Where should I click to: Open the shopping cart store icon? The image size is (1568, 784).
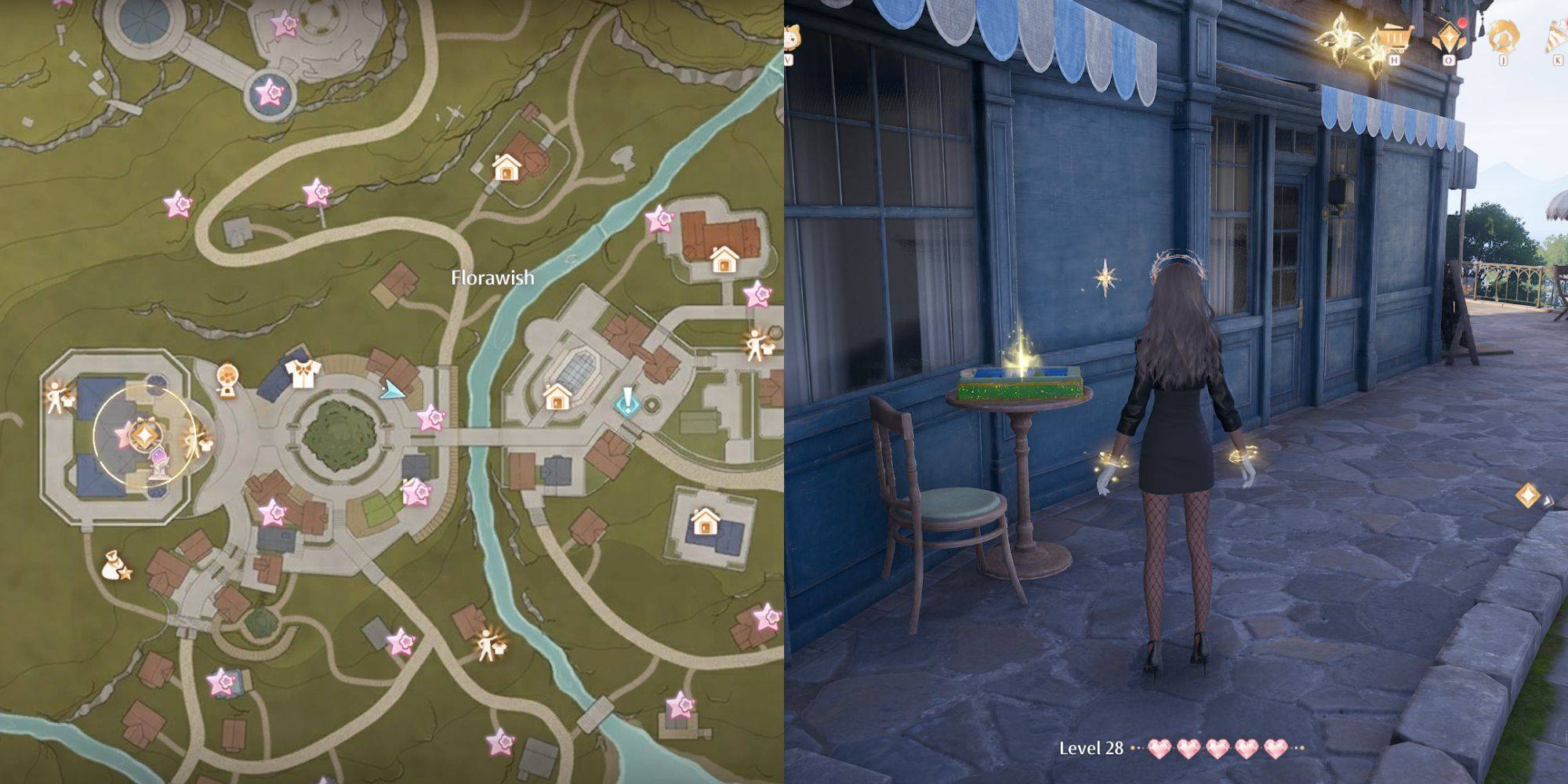tap(1393, 37)
